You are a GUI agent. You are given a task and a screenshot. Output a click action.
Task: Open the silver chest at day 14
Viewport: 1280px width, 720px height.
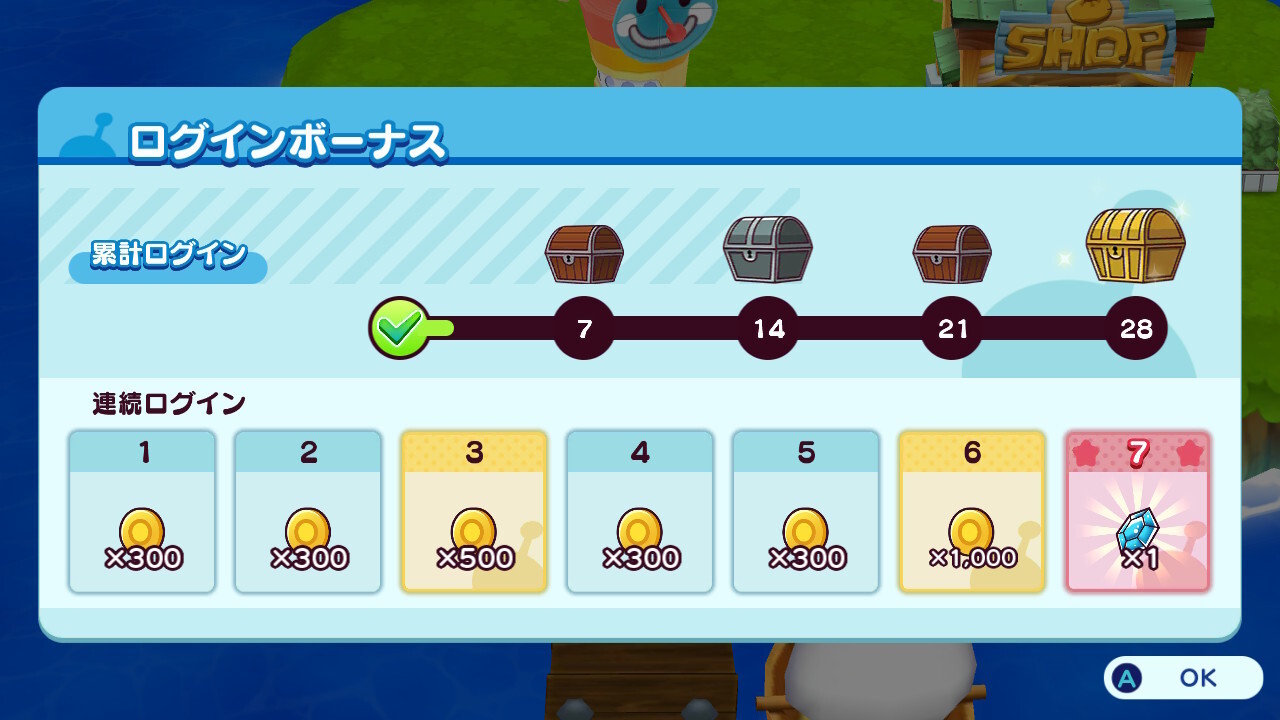[x=768, y=250]
